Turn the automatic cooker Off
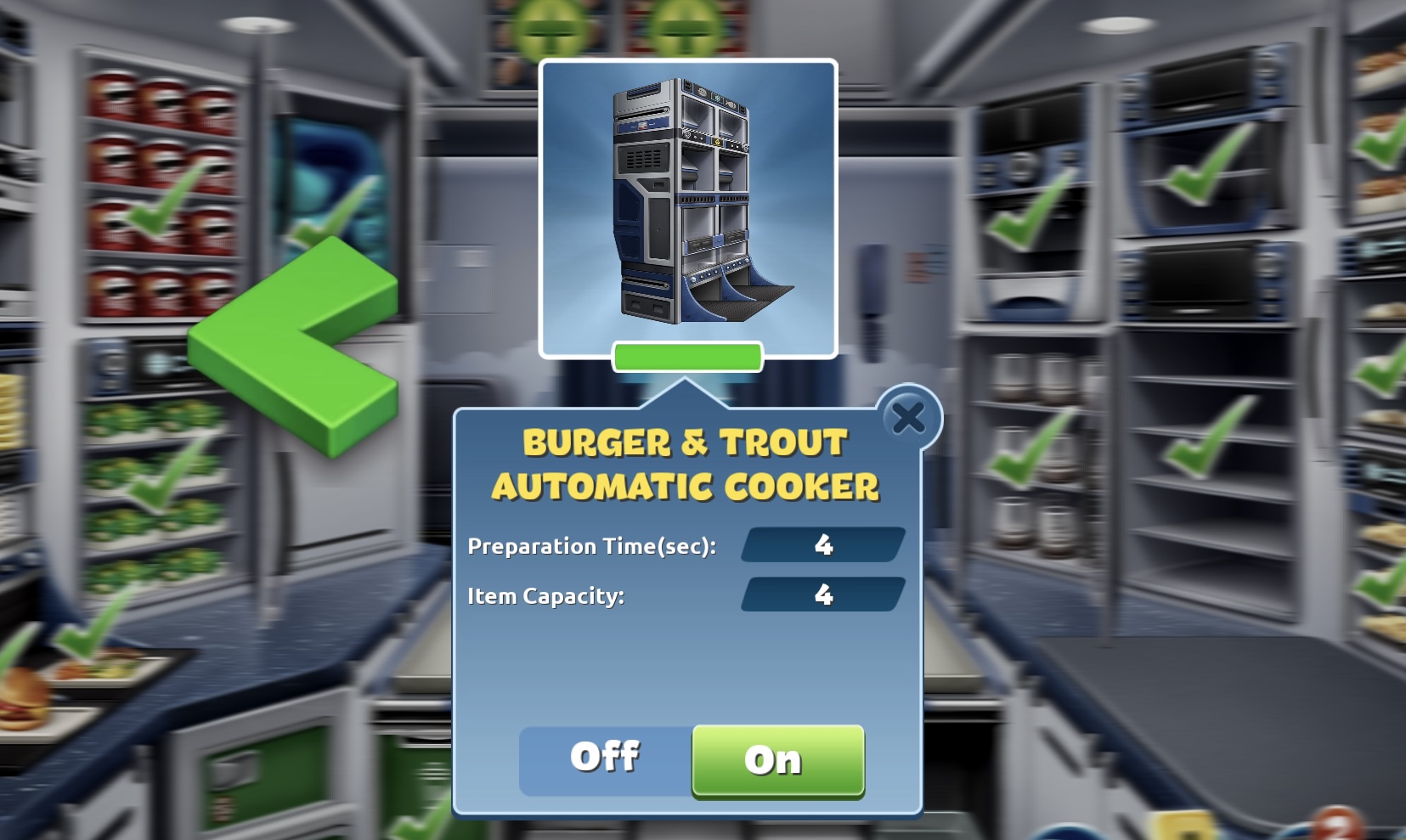This screenshot has height=840, width=1406. pyautogui.click(x=605, y=758)
